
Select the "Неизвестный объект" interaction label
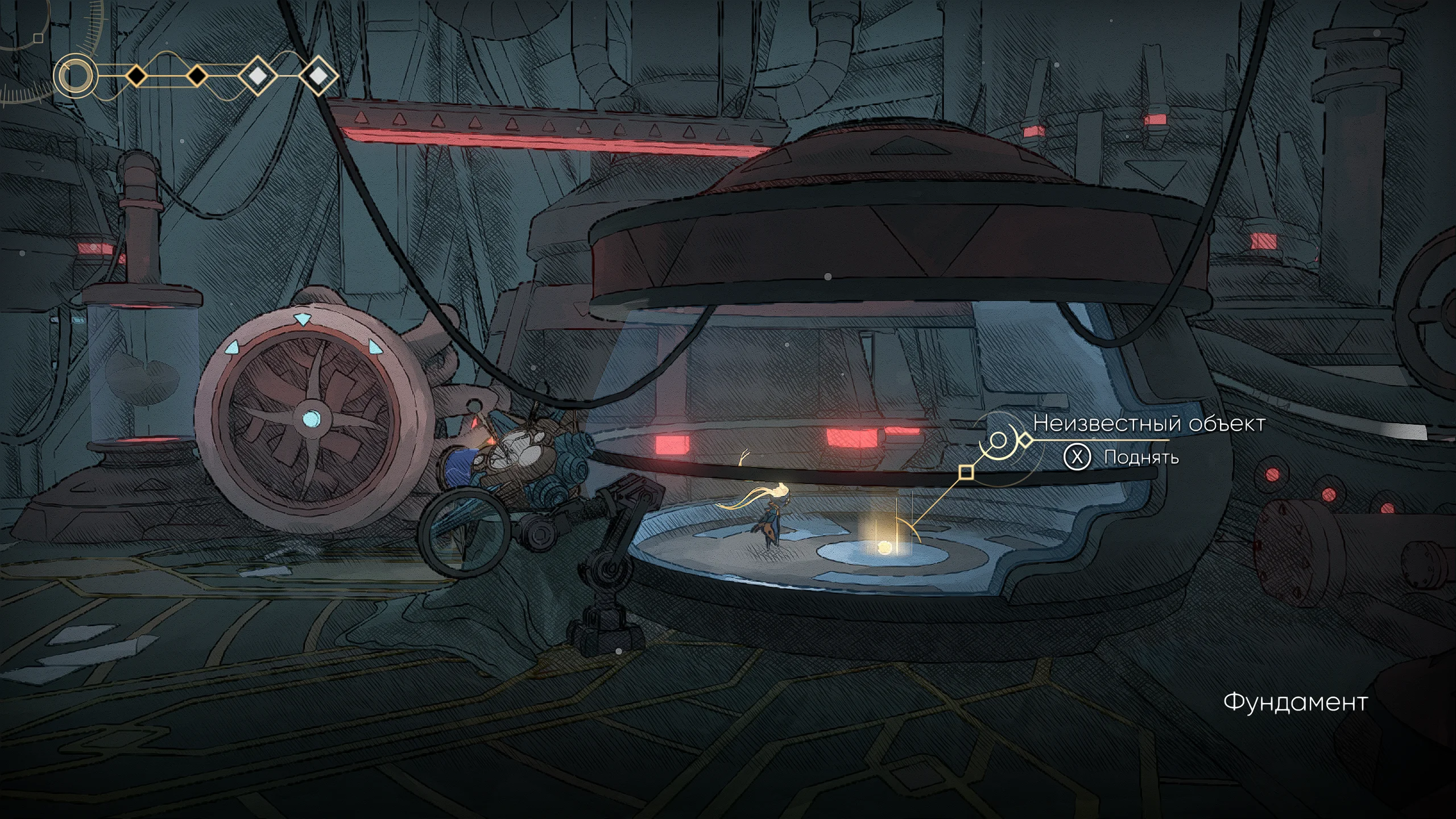coord(1149,424)
